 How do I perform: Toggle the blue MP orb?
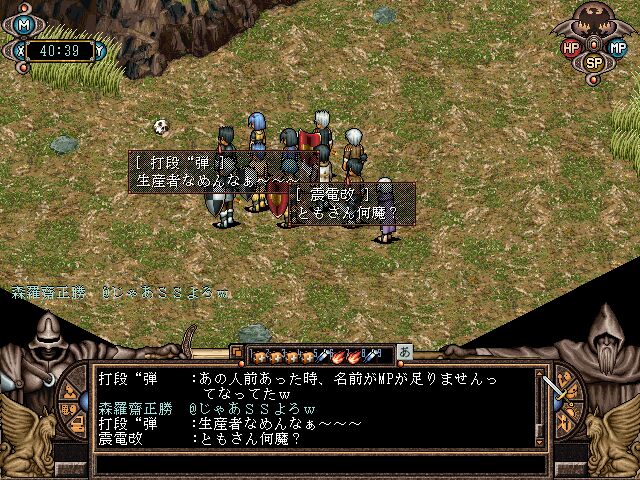(617, 47)
